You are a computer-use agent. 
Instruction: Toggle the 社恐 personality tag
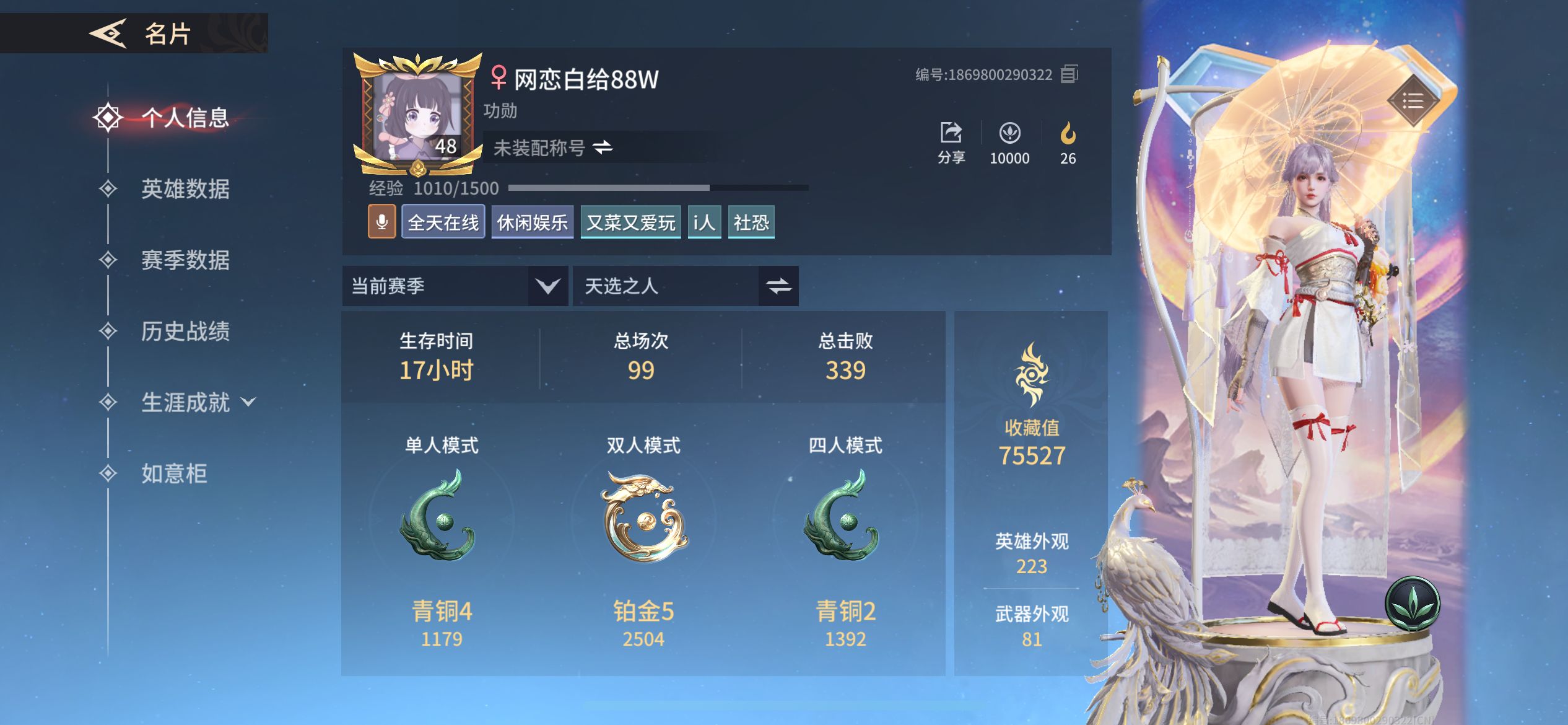click(751, 221)
